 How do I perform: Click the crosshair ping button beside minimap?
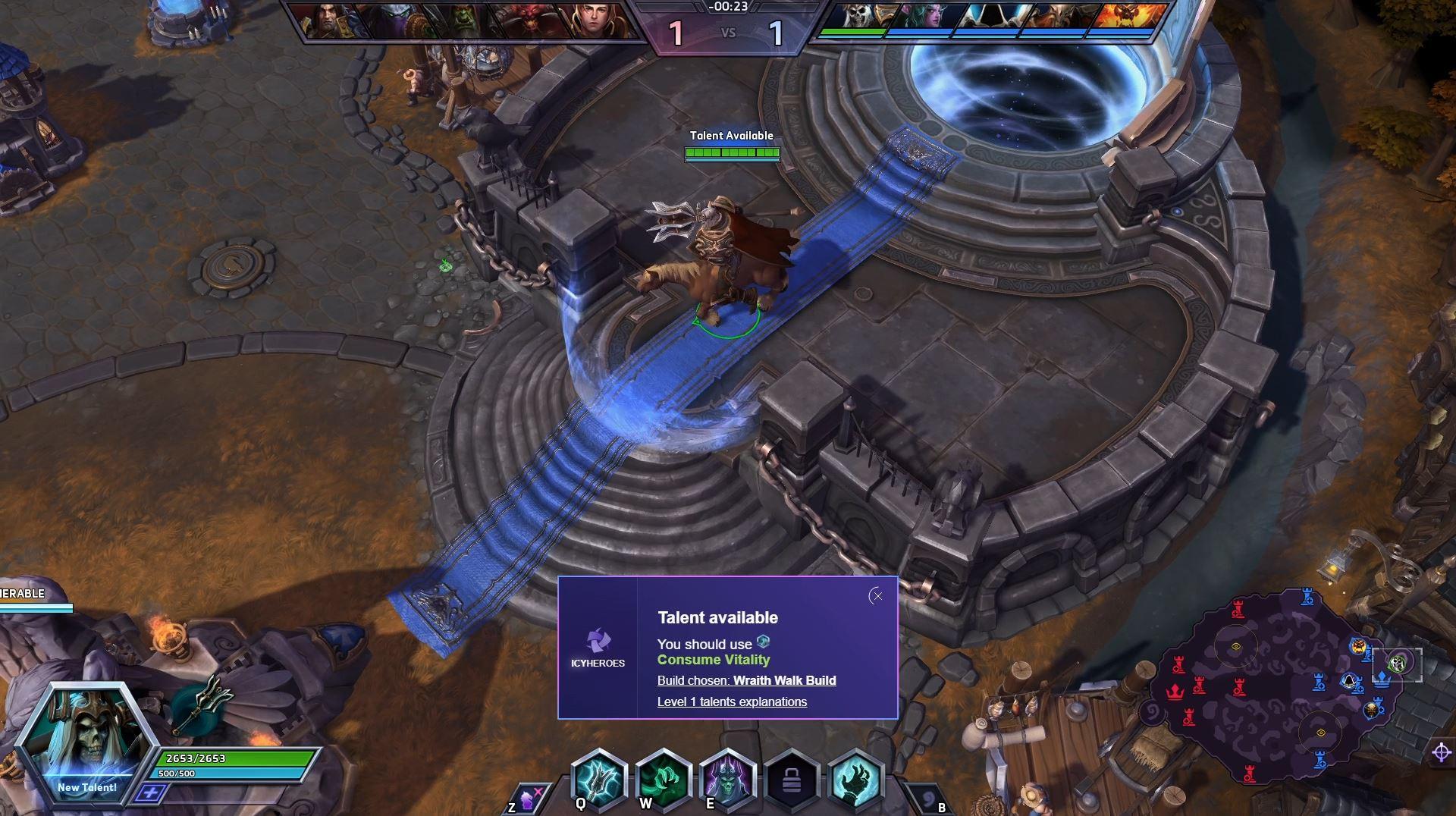tap(1441, 752)
